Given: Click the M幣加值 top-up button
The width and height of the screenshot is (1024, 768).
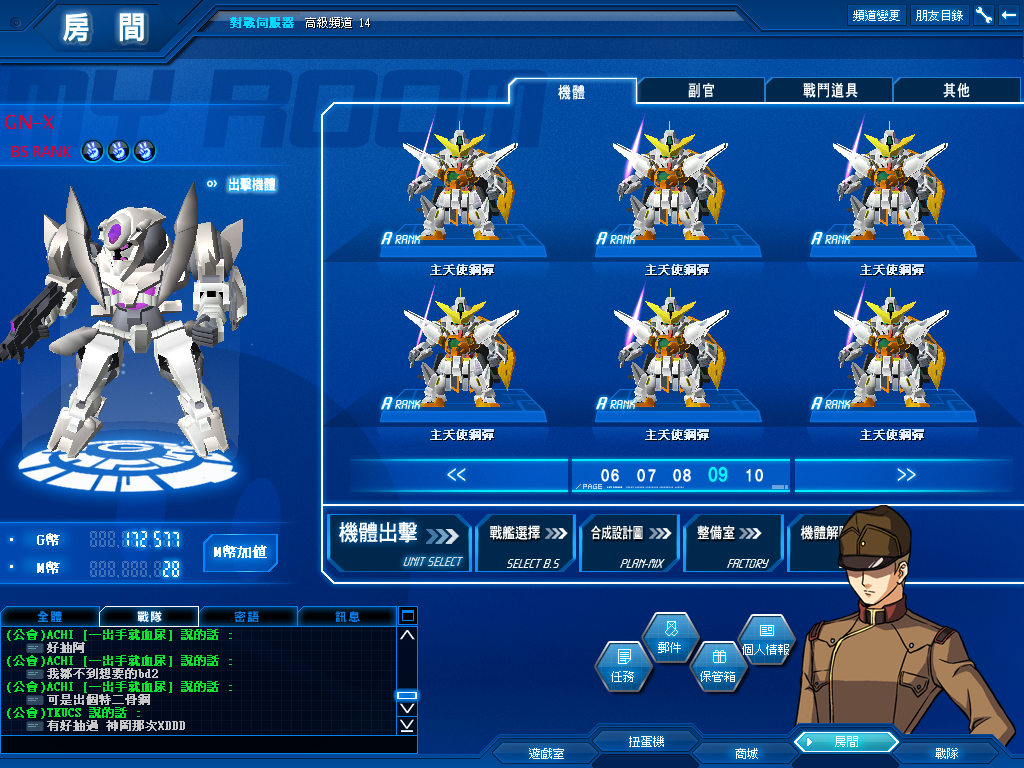Looking at the screenshot, I should [x=240, y=552].
